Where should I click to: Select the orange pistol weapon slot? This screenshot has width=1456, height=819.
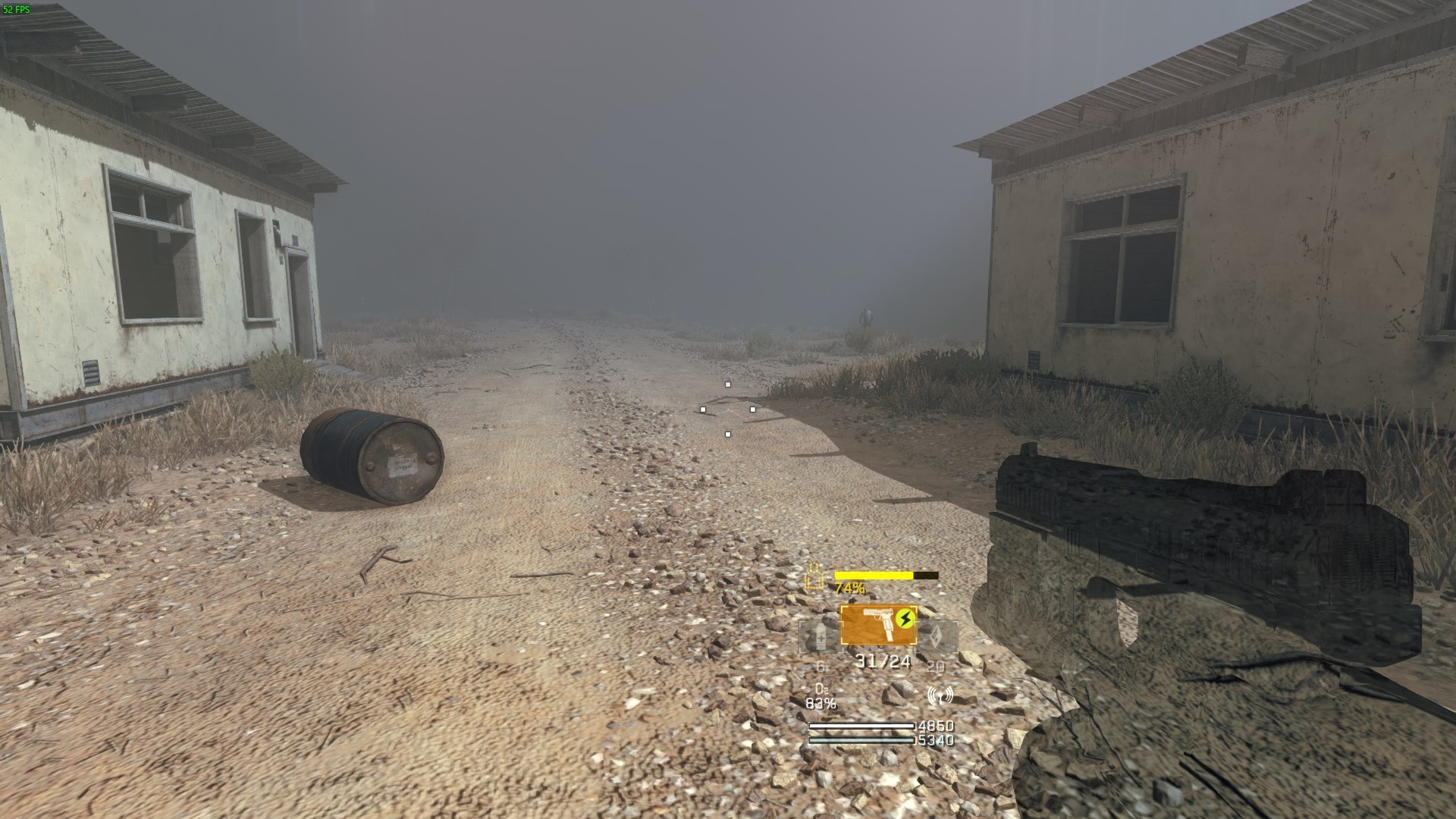point(878,626)
